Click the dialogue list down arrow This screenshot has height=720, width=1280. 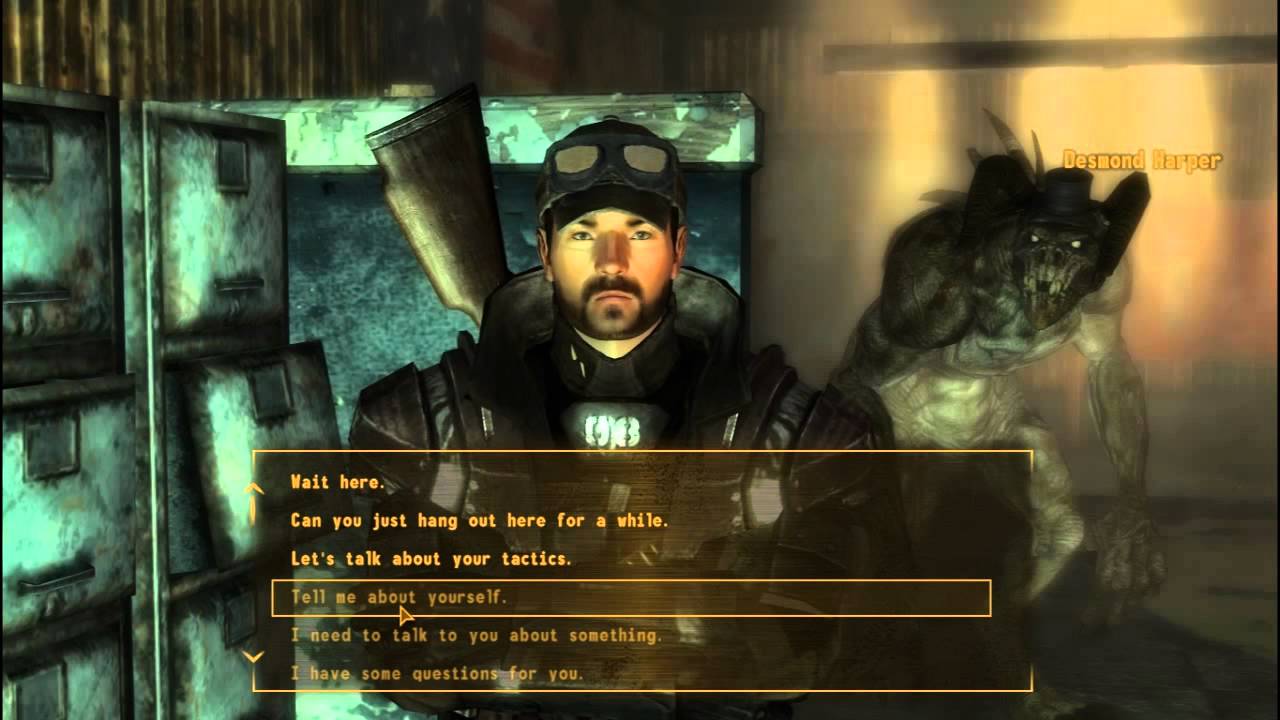pos(254,657)
